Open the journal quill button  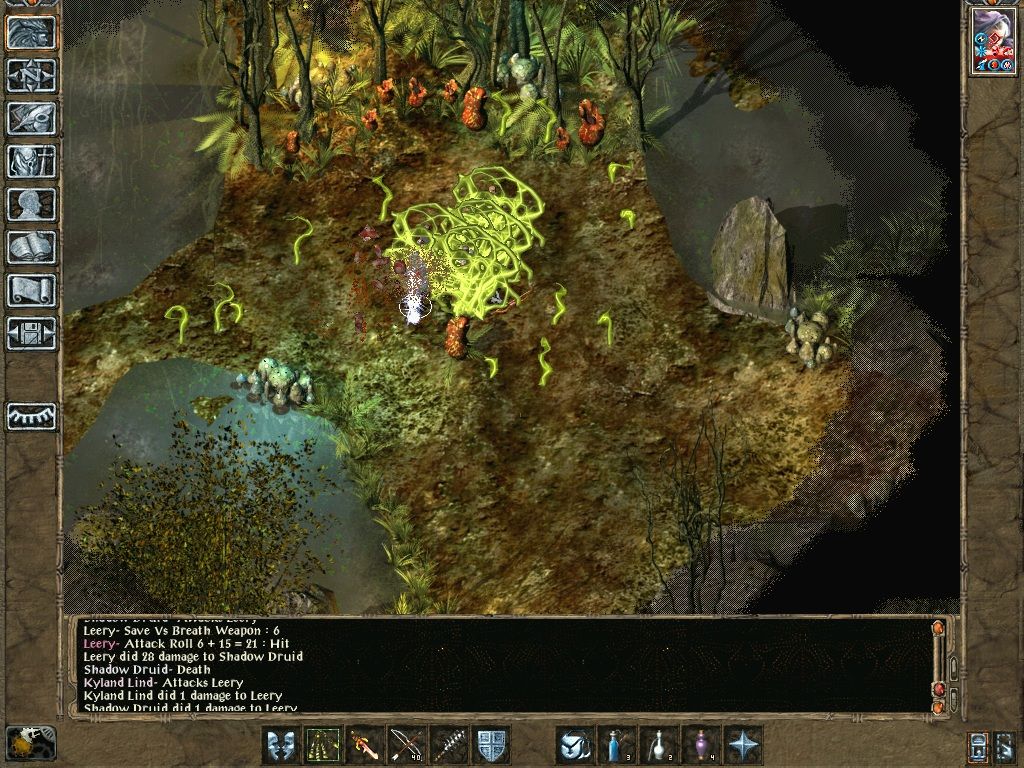coord(31,118)
